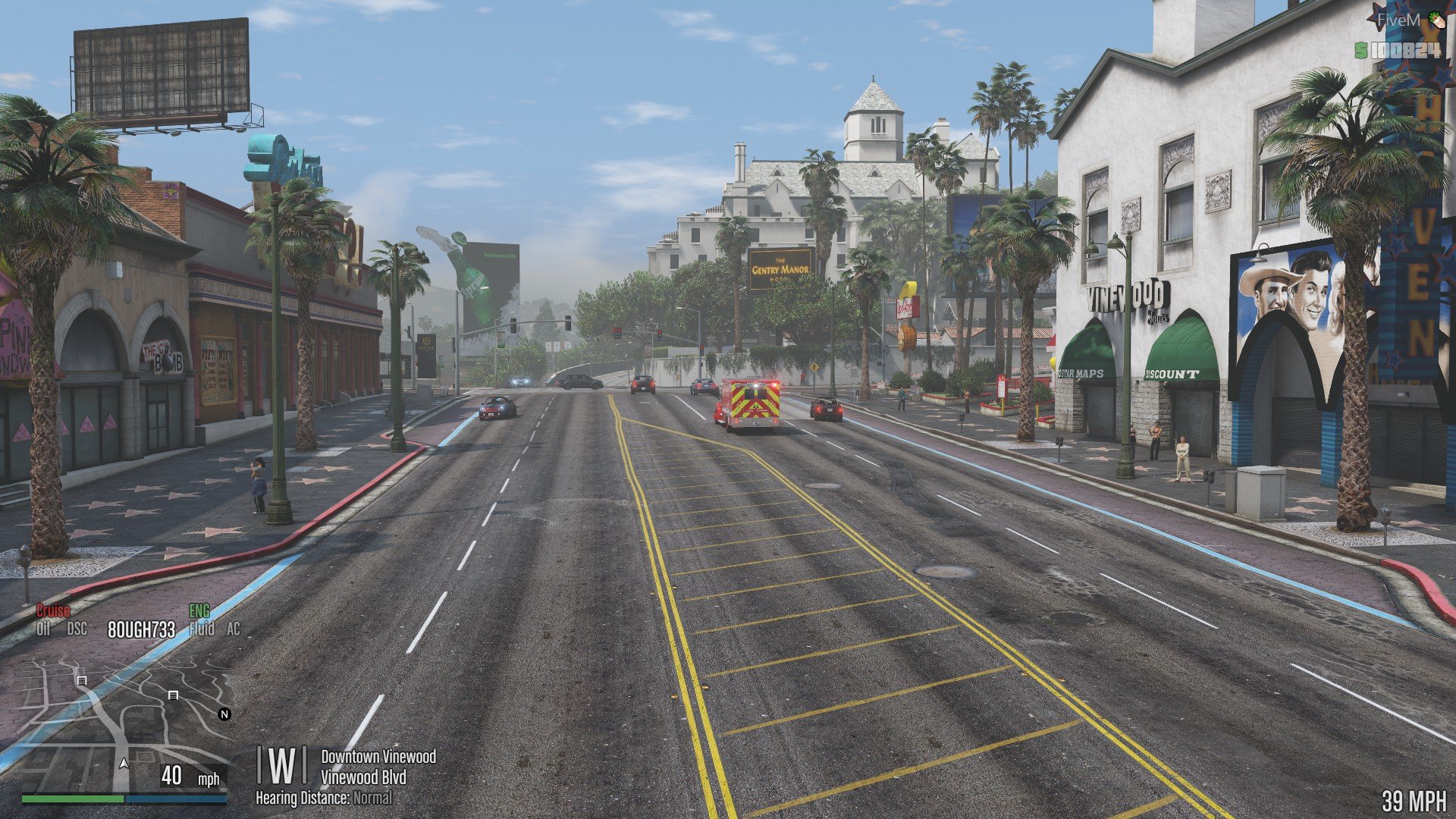
Task: Select the Fluid status indicator
Action: pyautogui.click(x=202, y=629)
